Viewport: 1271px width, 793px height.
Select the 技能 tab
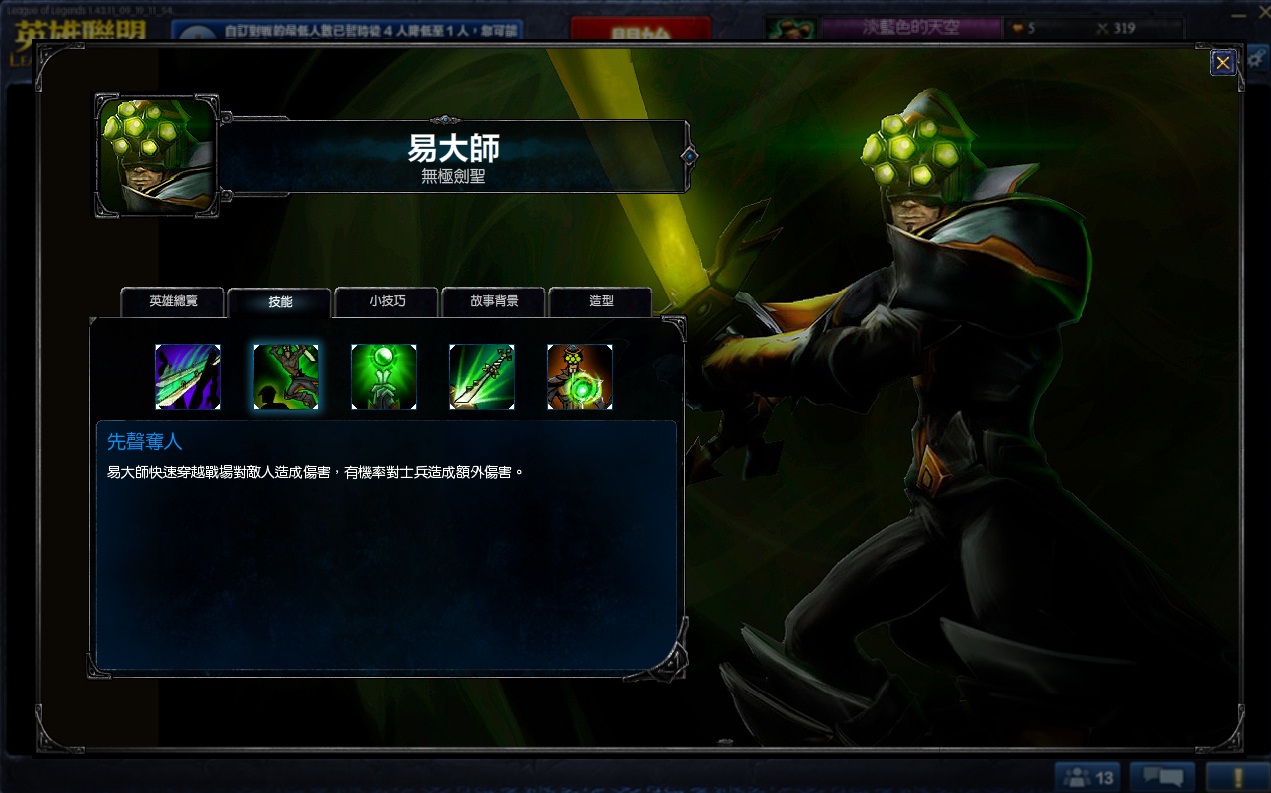pos(280,302)
